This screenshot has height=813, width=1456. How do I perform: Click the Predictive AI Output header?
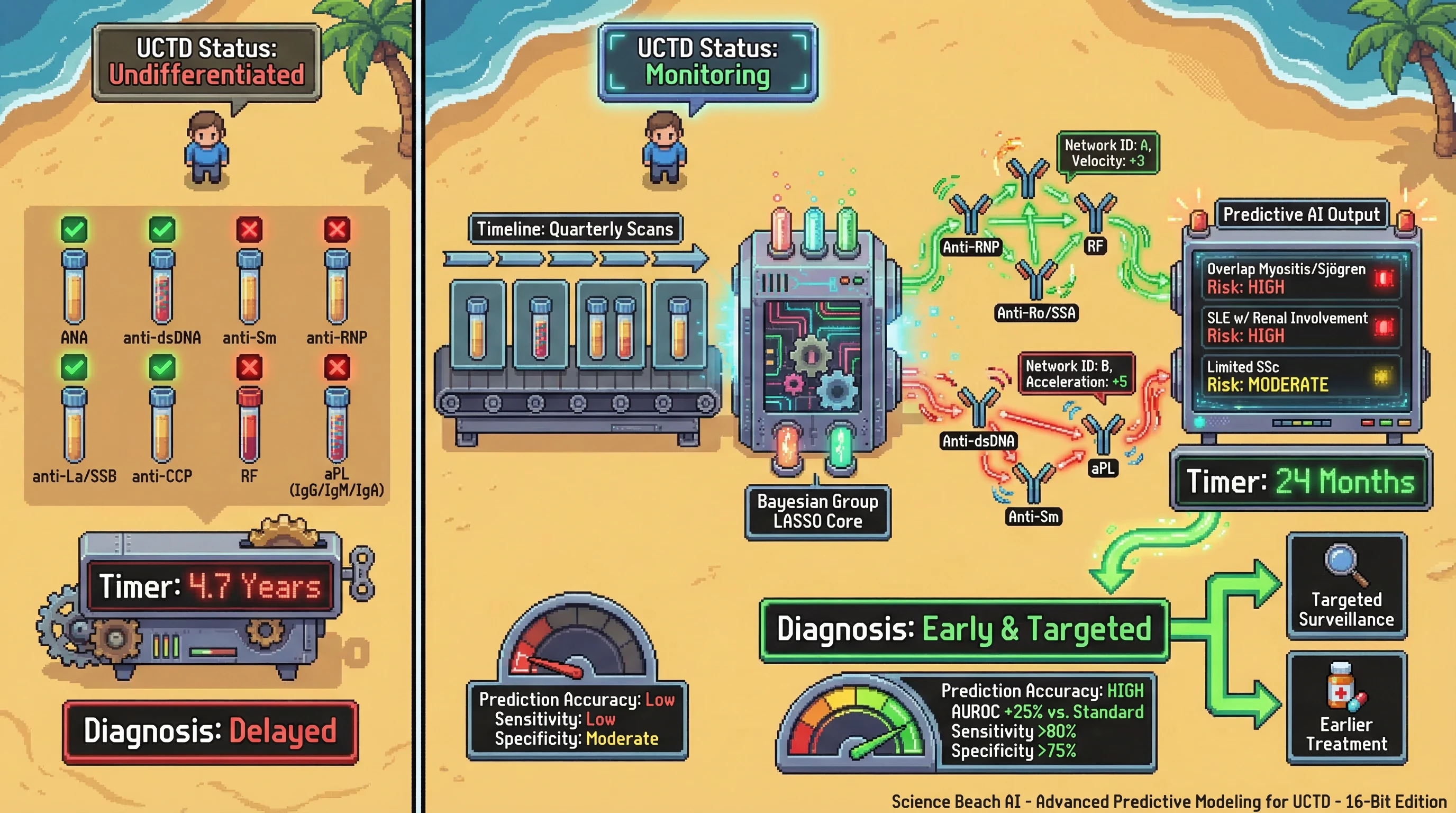click(x=1301, y=215)
